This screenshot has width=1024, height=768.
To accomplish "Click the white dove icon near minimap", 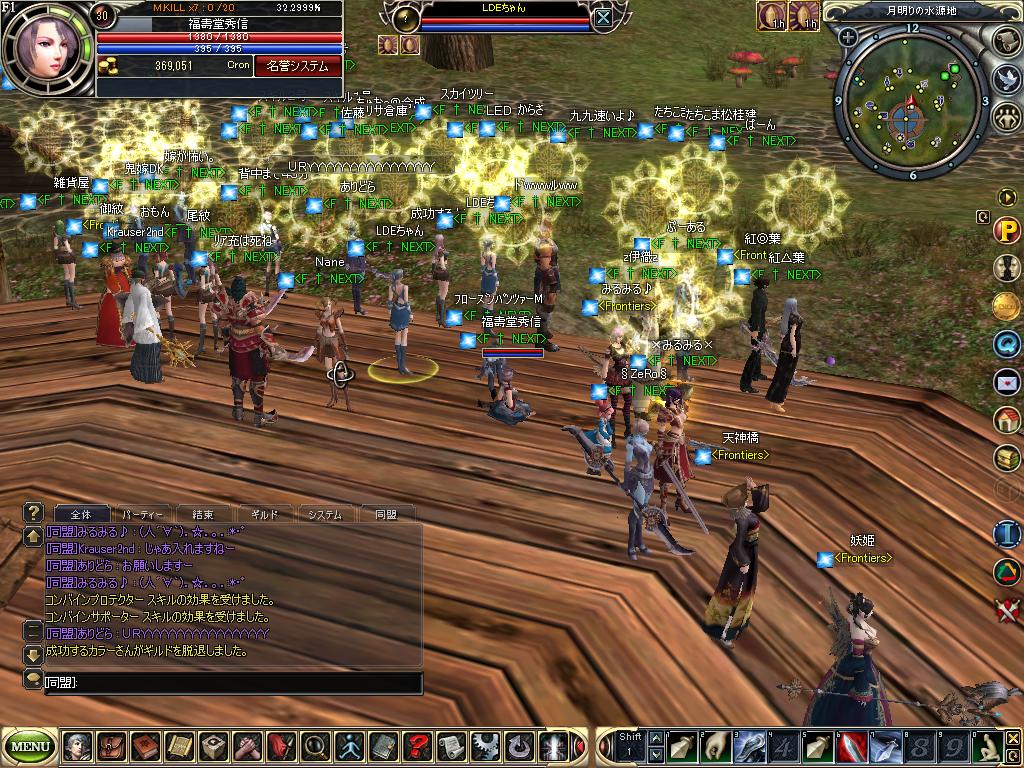I will tap(1007, 79).
